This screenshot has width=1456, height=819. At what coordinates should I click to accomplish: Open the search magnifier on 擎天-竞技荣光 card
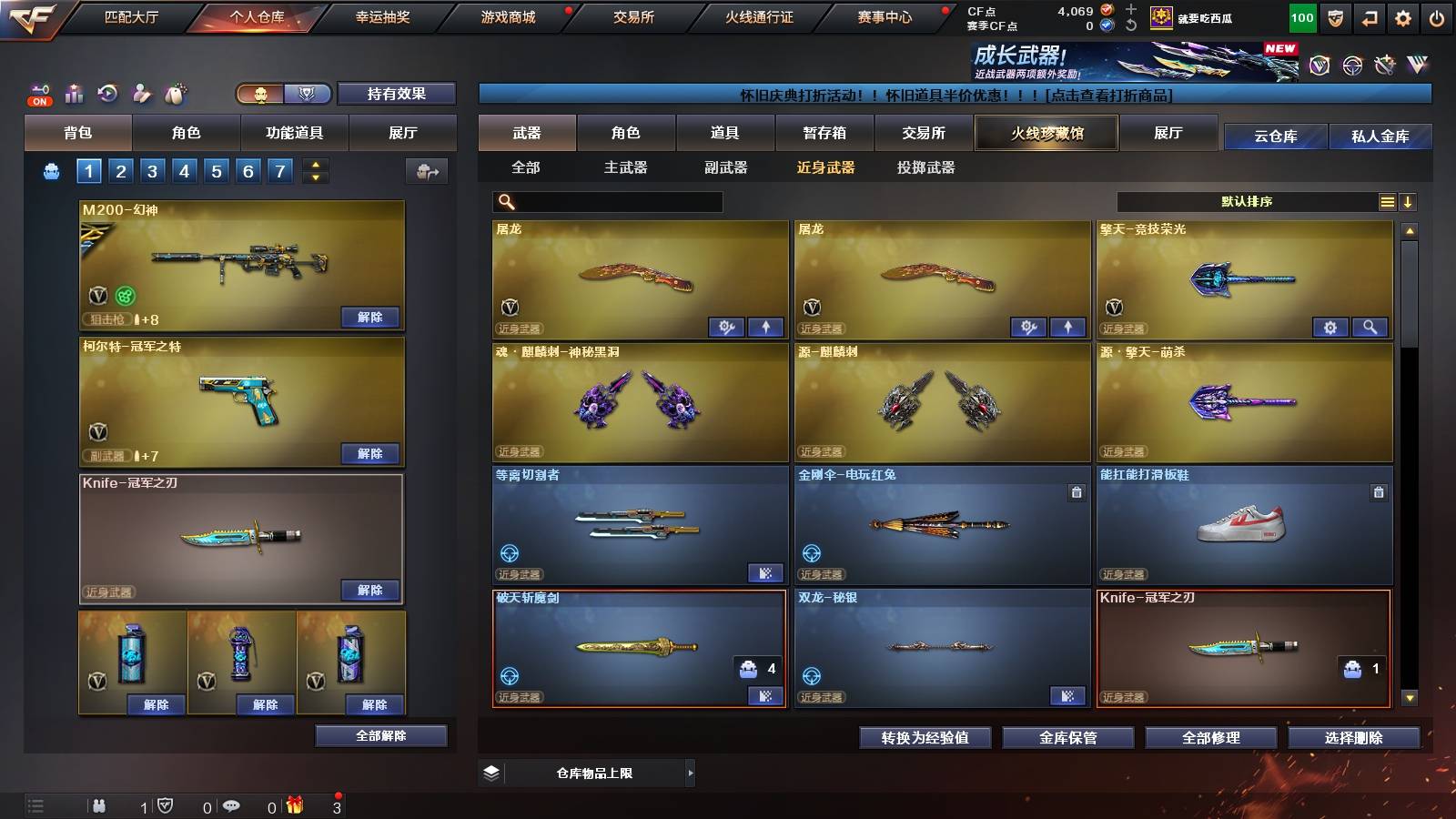(x=1370, y=327)
